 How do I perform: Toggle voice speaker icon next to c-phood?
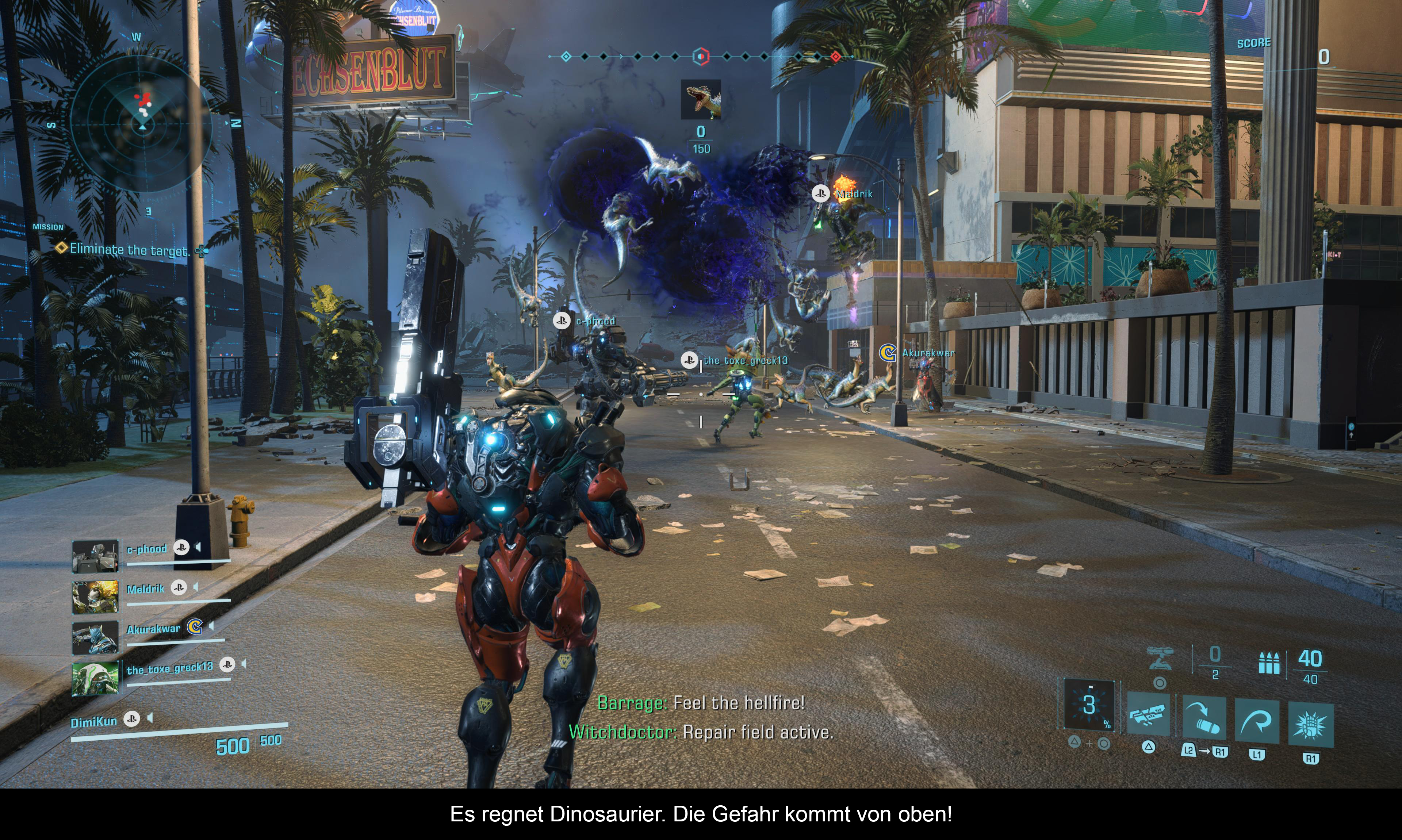198,547
